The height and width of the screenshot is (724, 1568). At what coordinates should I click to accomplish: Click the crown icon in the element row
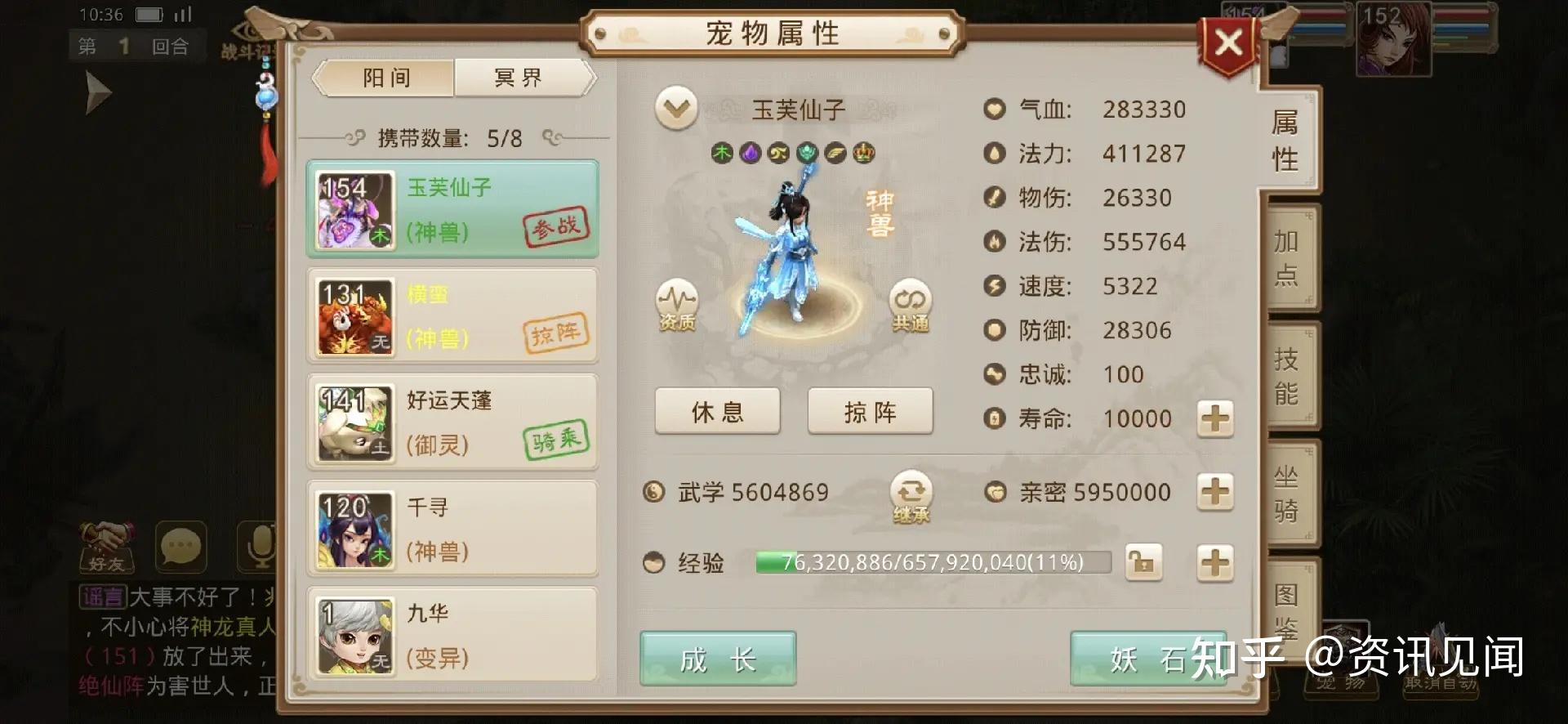point(865,153)
